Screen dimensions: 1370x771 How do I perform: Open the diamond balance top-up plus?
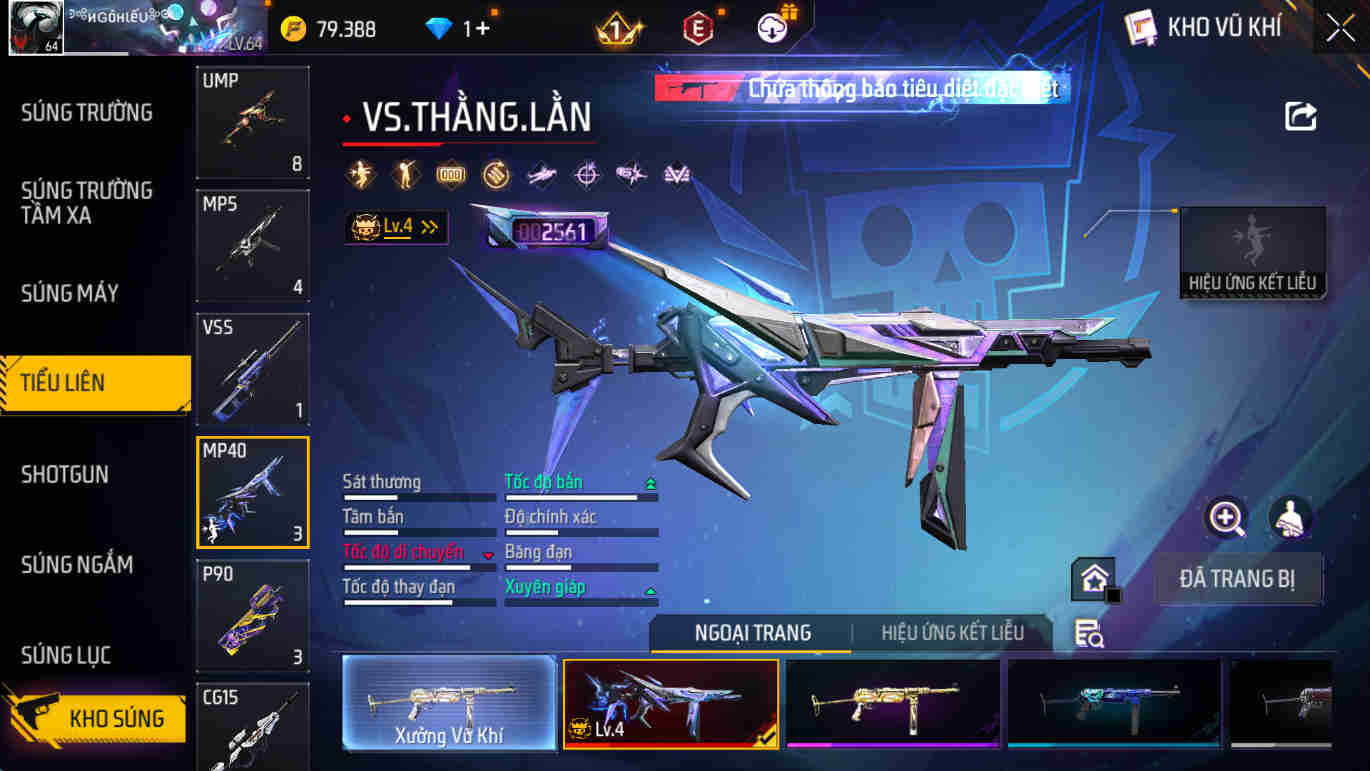484,29
